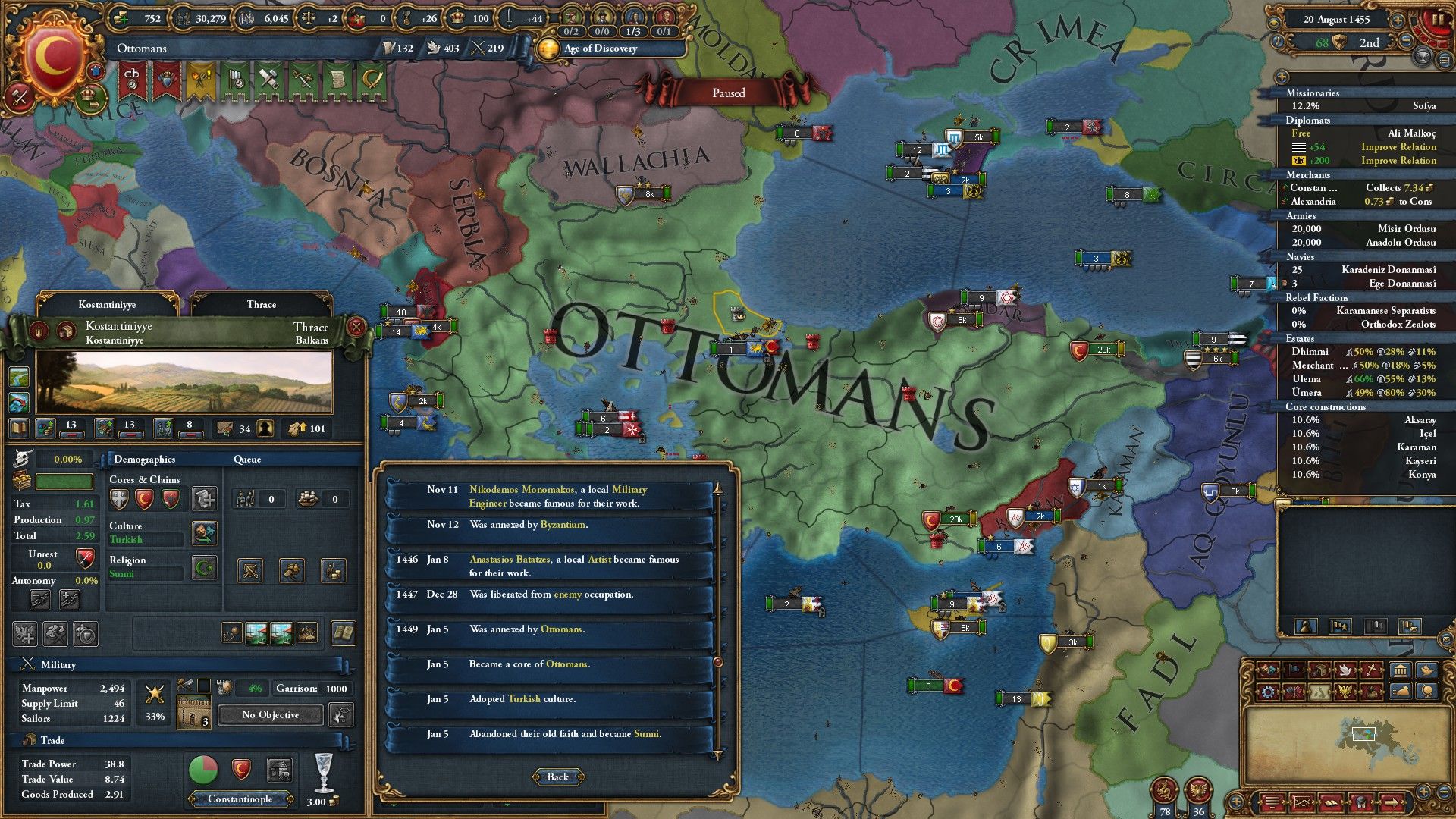Click the Constantinople trade node label
1456x819 pixels.
pos(240,799)
